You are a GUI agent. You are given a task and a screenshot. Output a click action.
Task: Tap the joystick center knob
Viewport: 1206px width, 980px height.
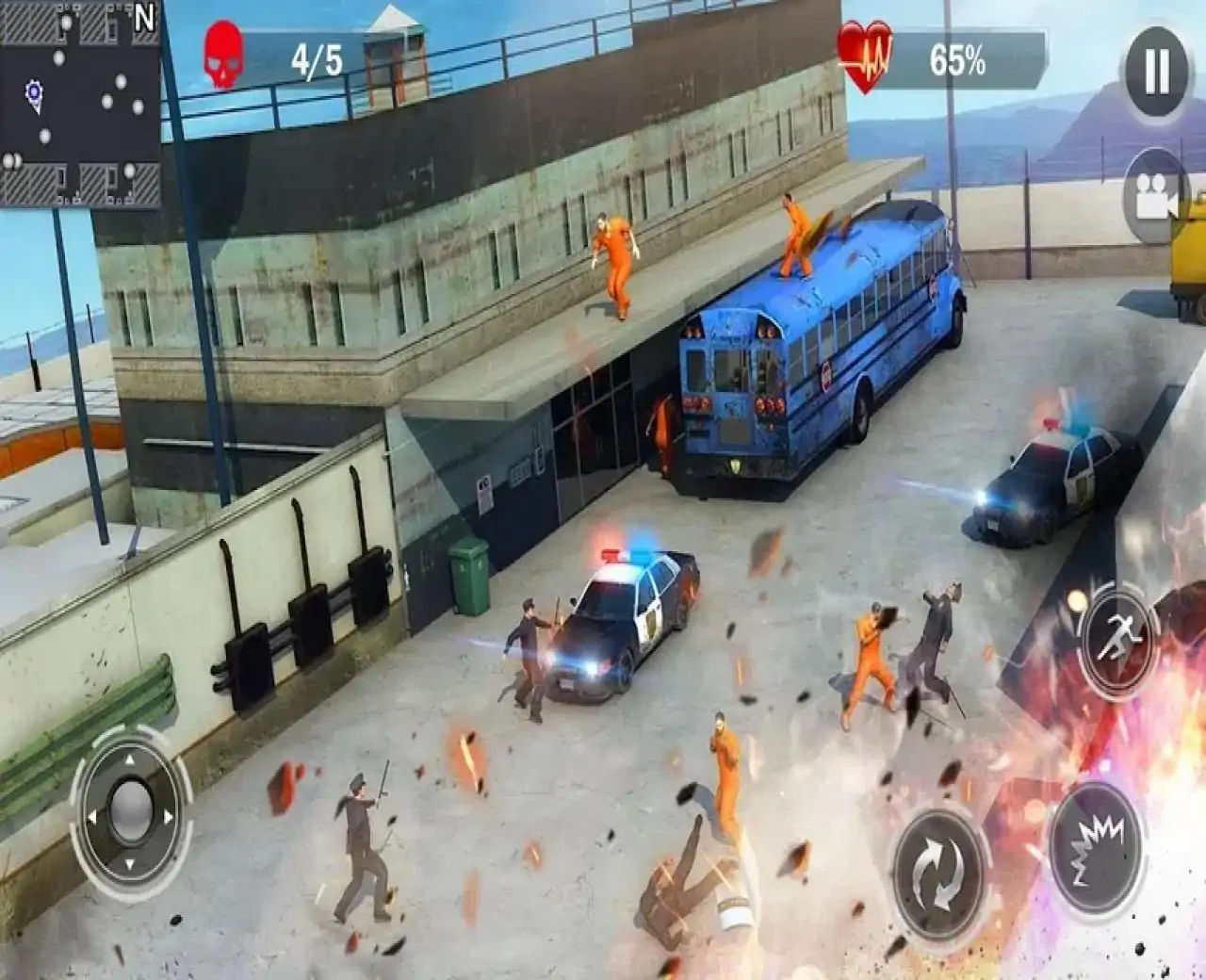point(130,808)
